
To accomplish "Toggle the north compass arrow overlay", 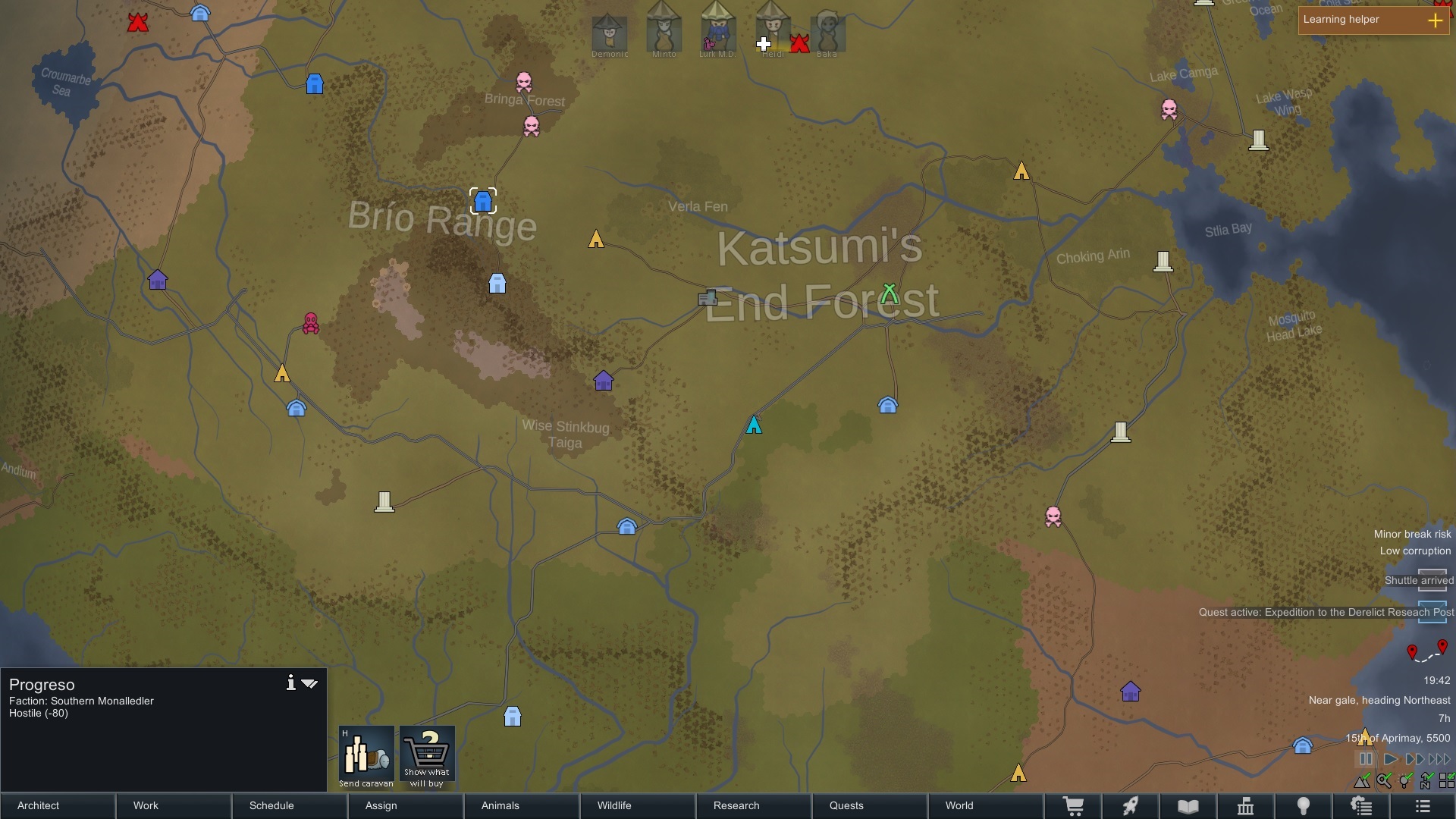I will click(x=1426, y=780).
